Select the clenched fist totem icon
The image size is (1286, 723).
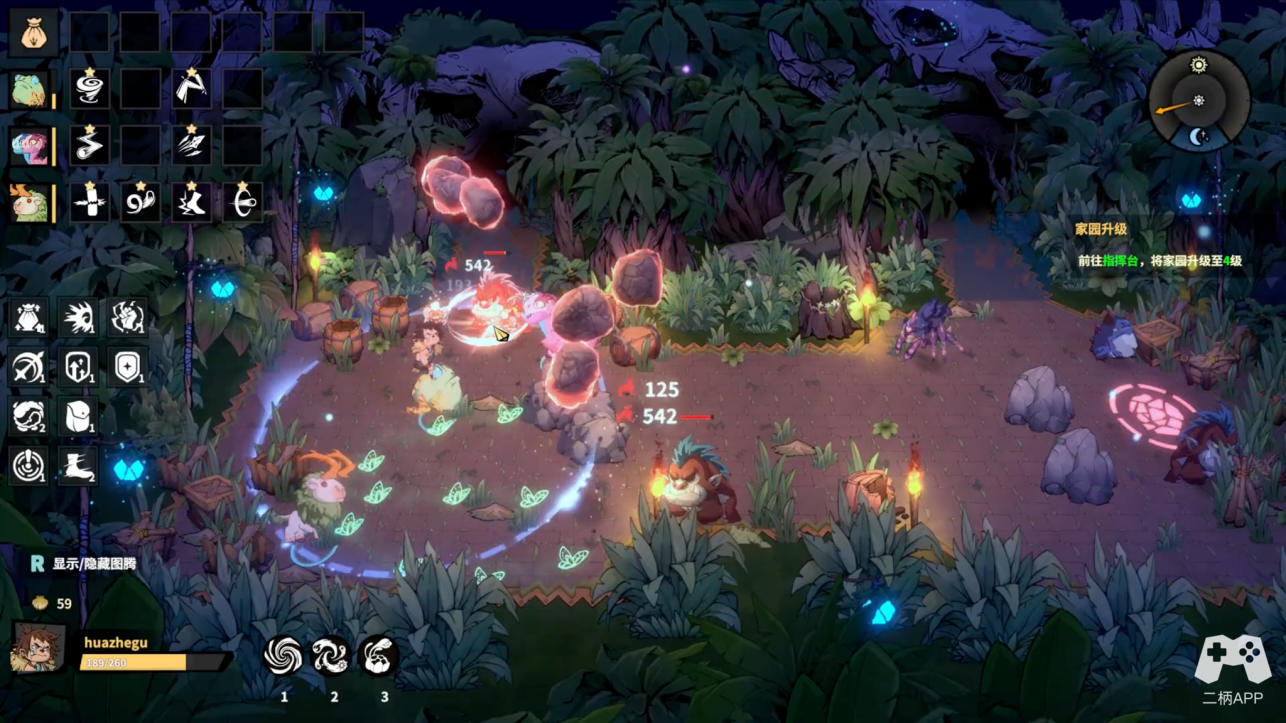pos(128,317)
